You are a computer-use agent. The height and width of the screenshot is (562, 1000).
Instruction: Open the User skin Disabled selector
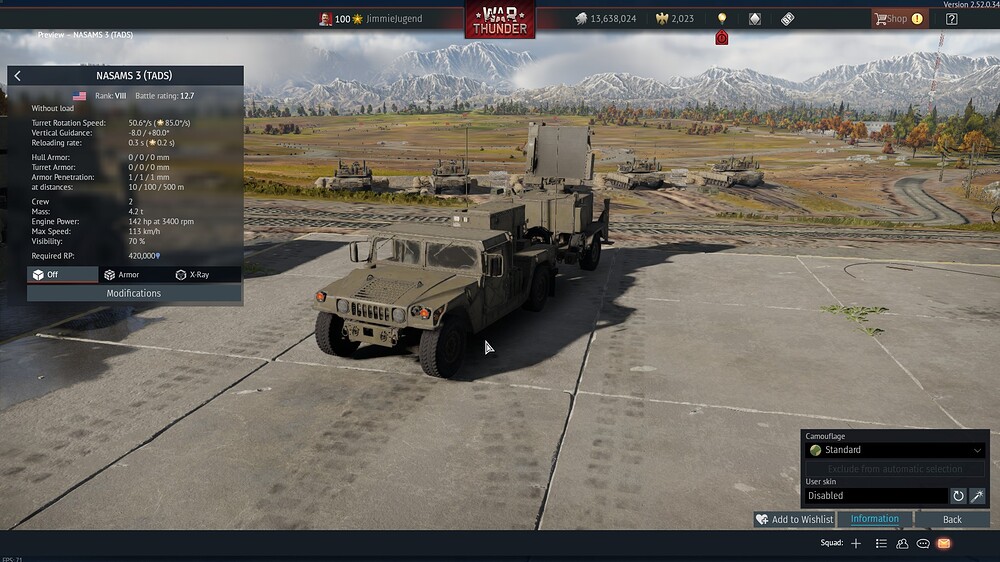(x=876, y=495)
